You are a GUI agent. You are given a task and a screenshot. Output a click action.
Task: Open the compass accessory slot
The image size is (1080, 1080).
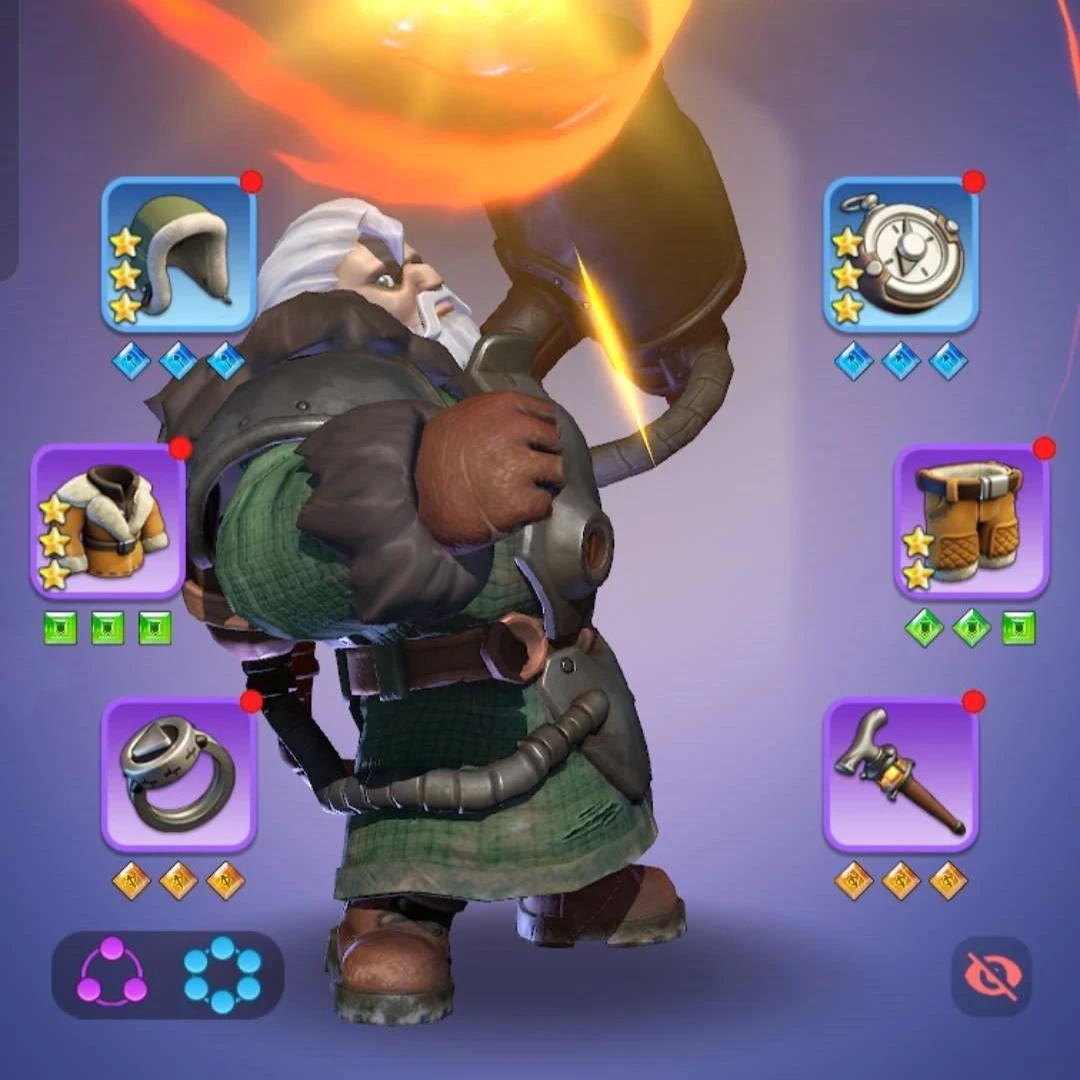[x=901, y=255]
